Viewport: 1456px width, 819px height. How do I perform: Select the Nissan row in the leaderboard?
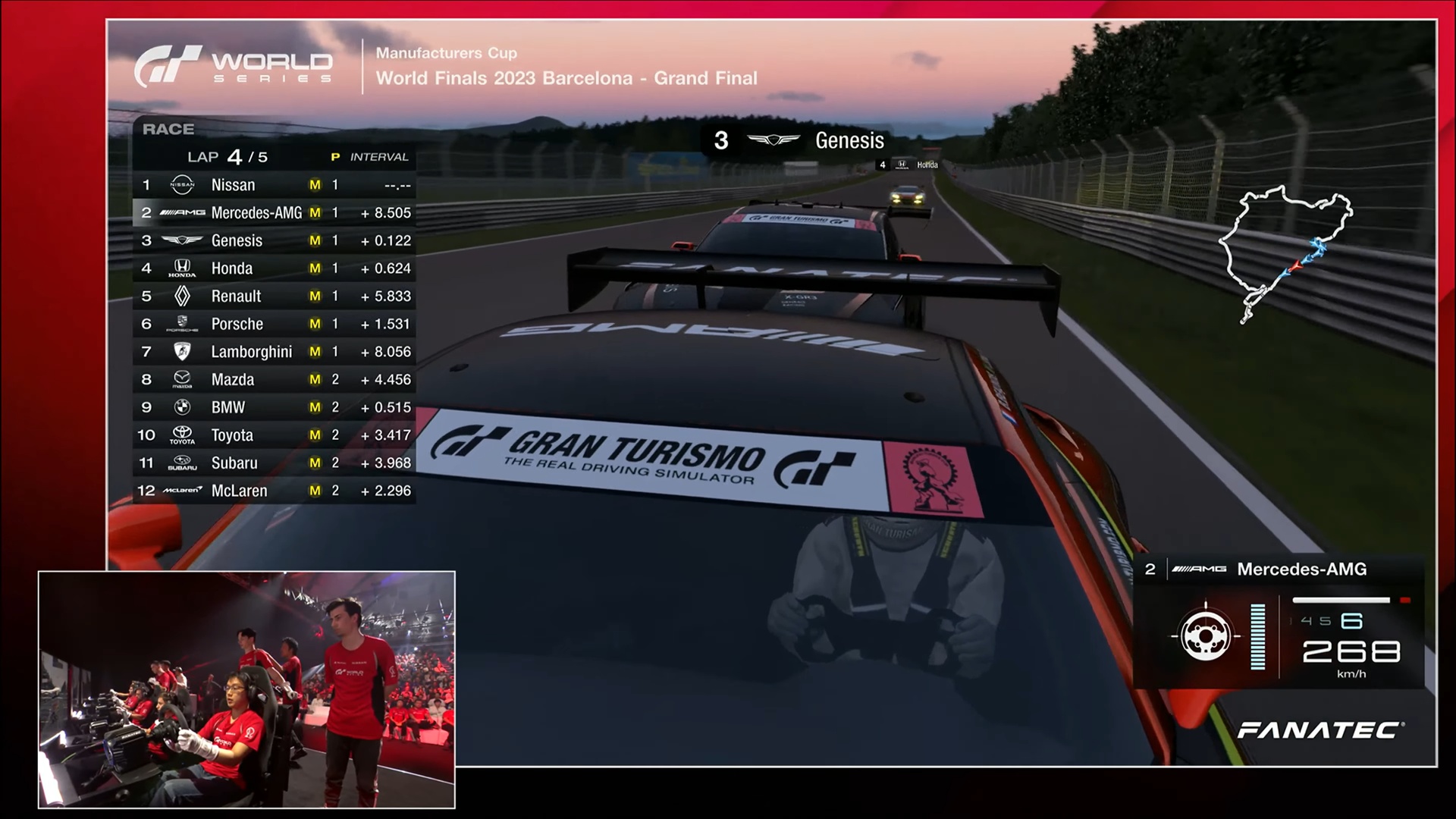click(x=274, y=185)
